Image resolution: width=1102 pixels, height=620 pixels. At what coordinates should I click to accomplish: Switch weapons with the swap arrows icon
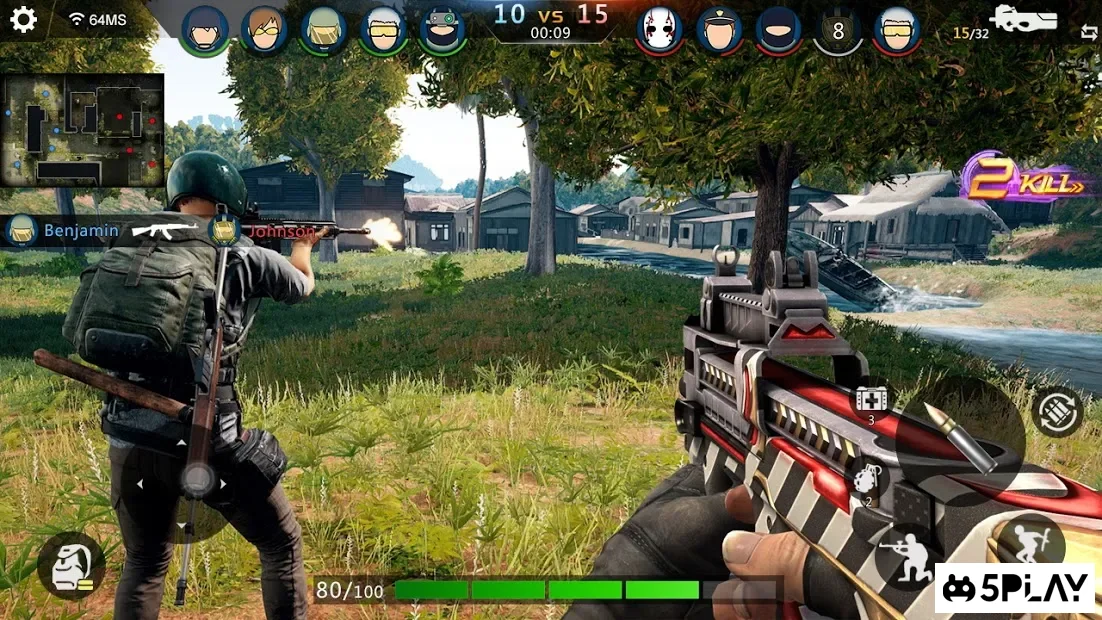click(1088, 32)
